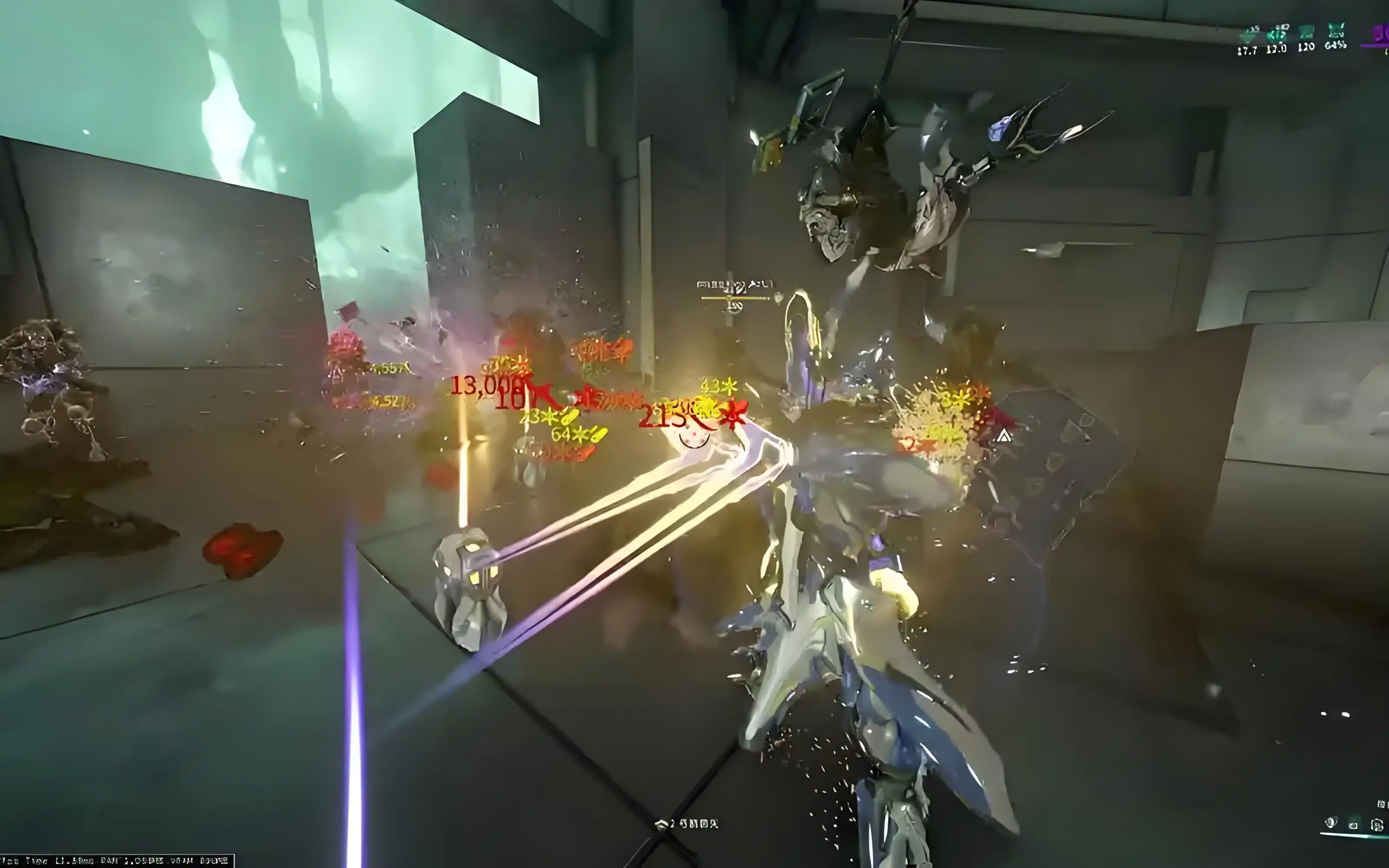Image resolution: width=1389 pixels, height=868 pixels.
Task: Activate the teal-highlighted ability icon
Action: pos(1353,825)
